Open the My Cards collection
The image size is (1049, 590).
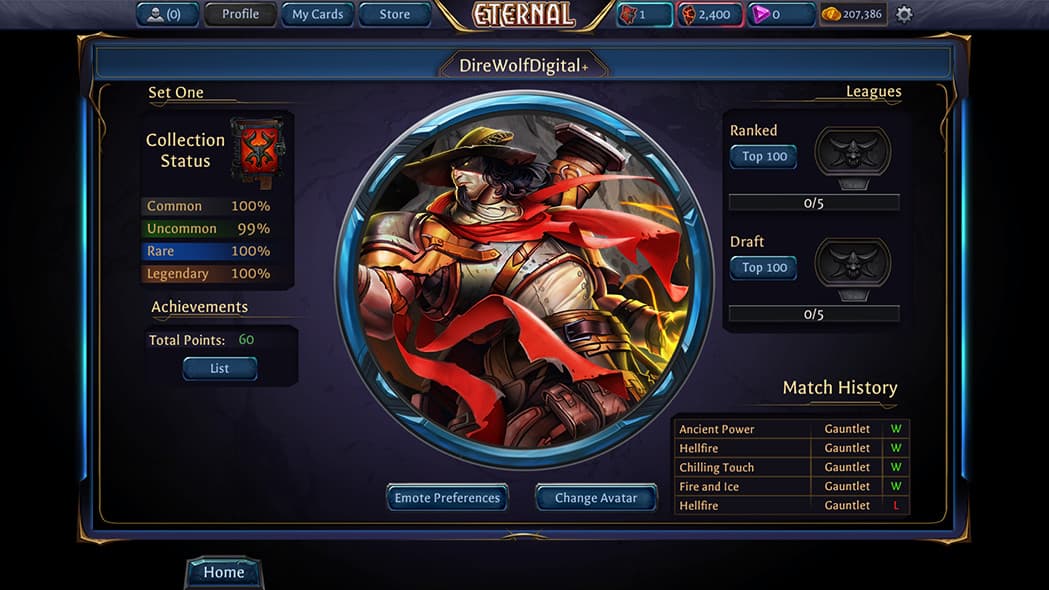tap(317, 14)
